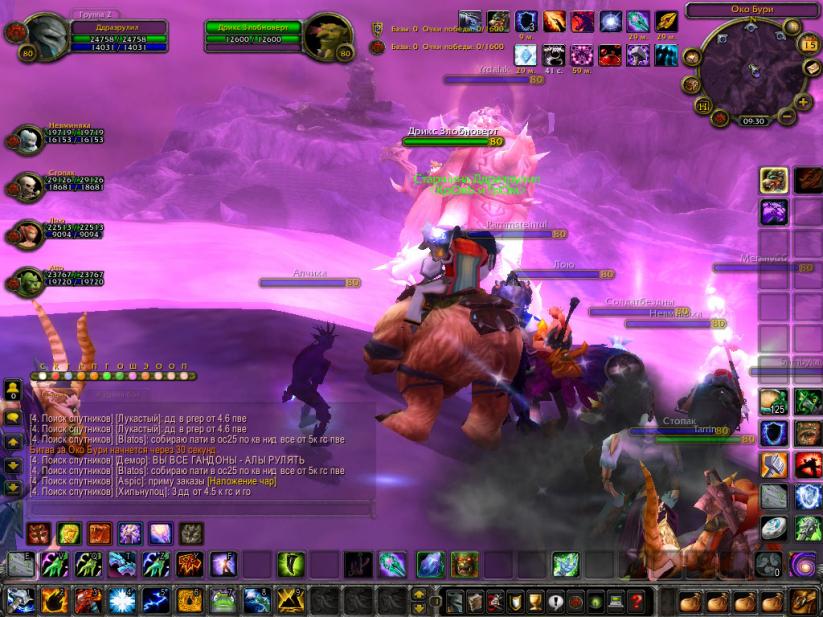The width and height of the screenshot is (823, 617).
Task: Zoom in the minimap with plus button
Action: pyautogui.click(x=803, y=101)
